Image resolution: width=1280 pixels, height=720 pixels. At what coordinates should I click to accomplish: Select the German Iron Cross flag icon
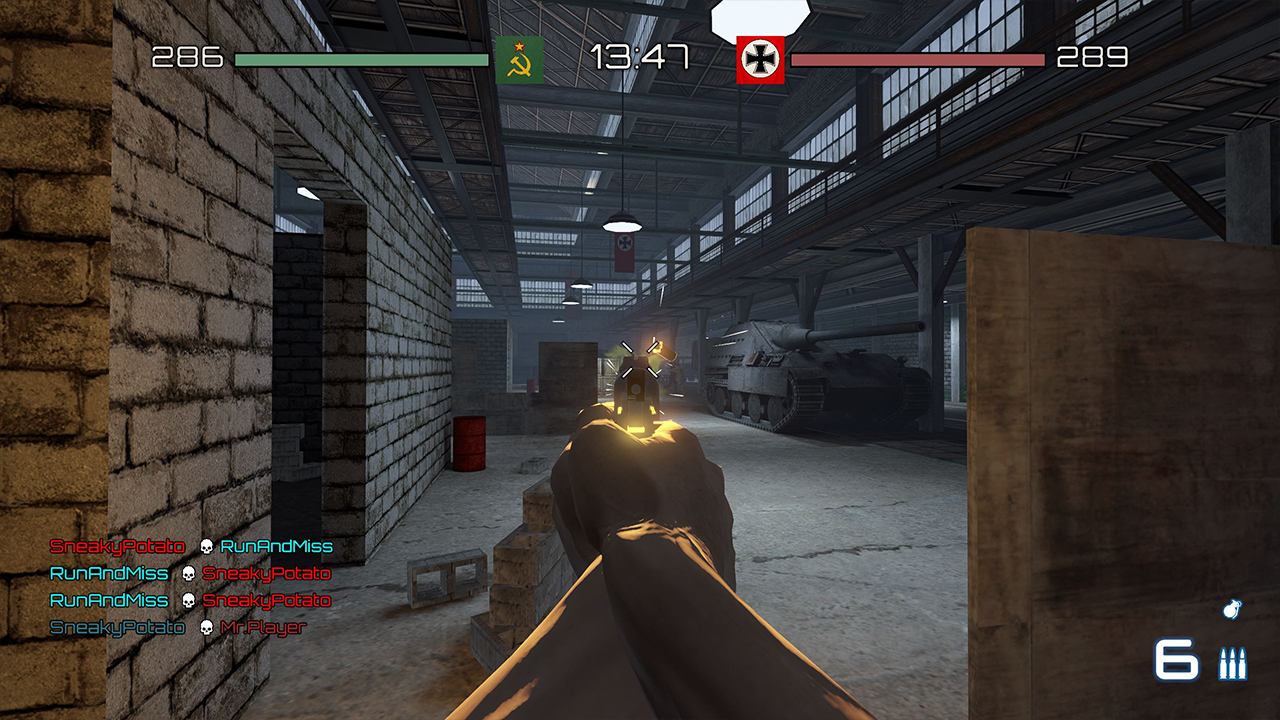pos(758,58)
